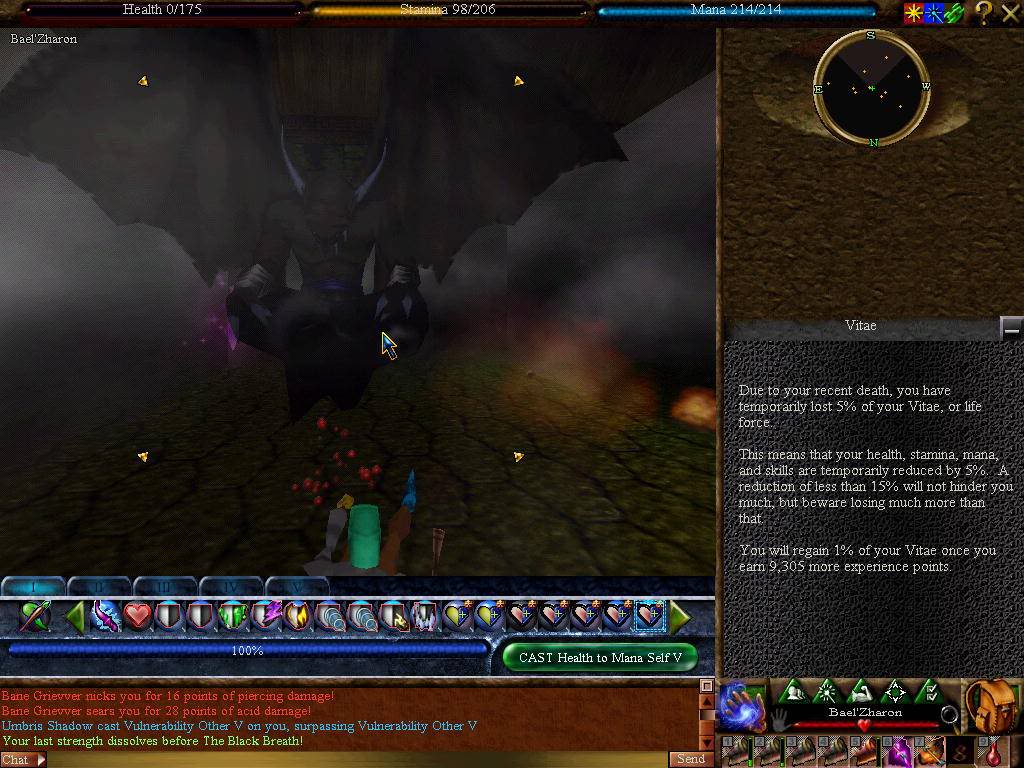Select the purple gem in slot 6
The height and width of the screenshot is (768, 1024).
click(900, 752)
